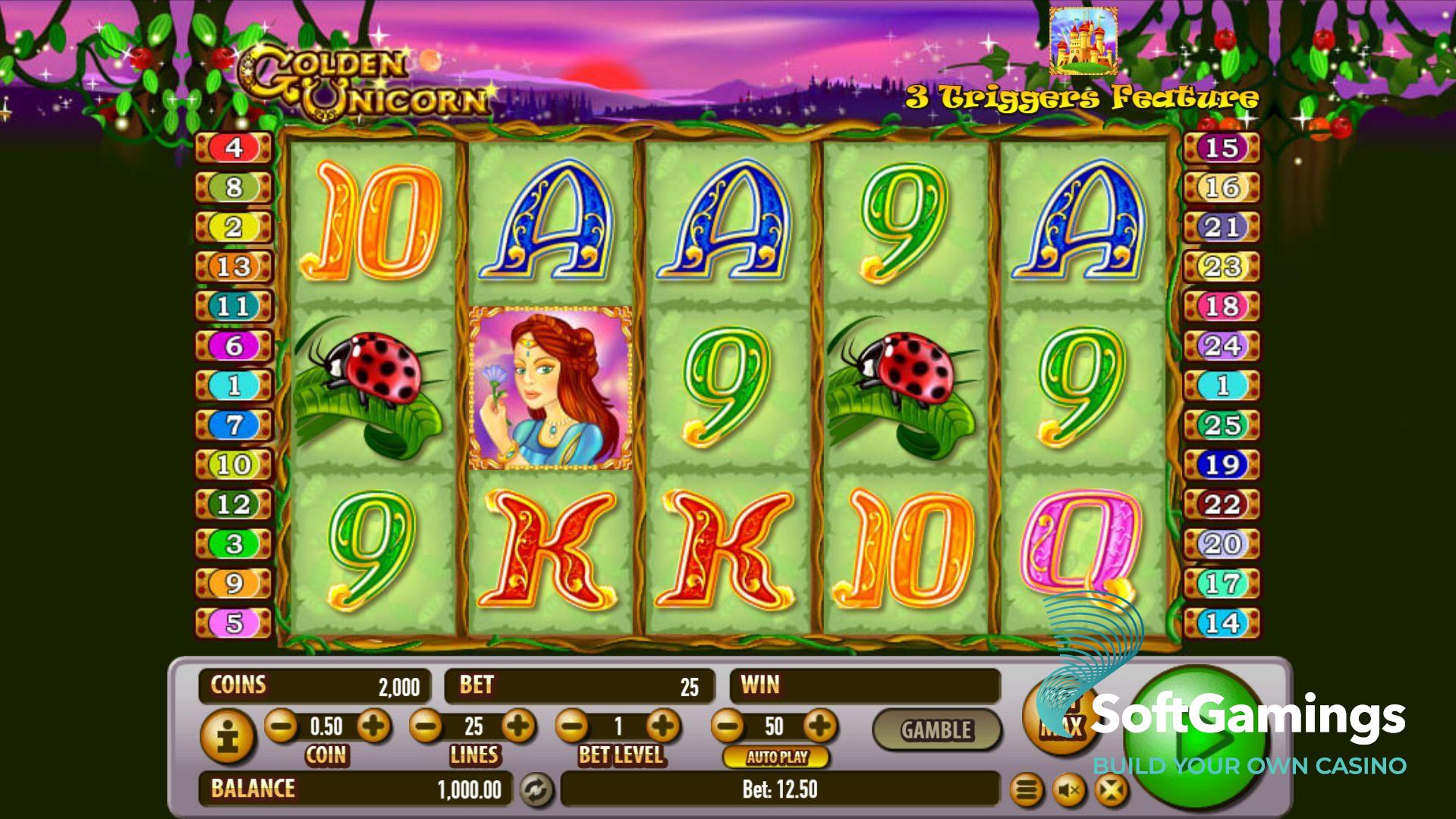Raise the bet level
The width and height of the screenshot is (1456, 819).
[663, 726]
